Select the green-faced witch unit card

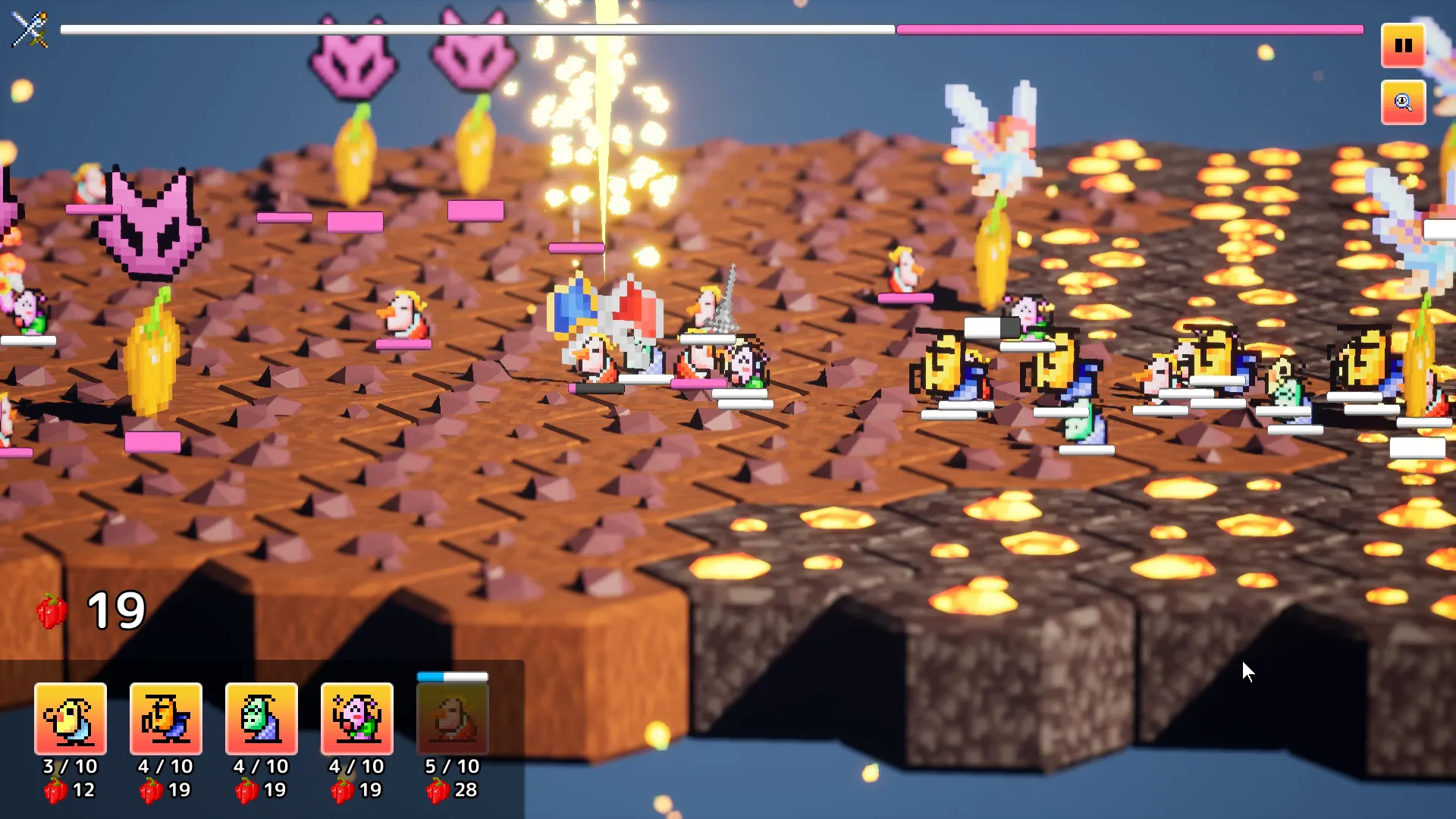[262, 719]
